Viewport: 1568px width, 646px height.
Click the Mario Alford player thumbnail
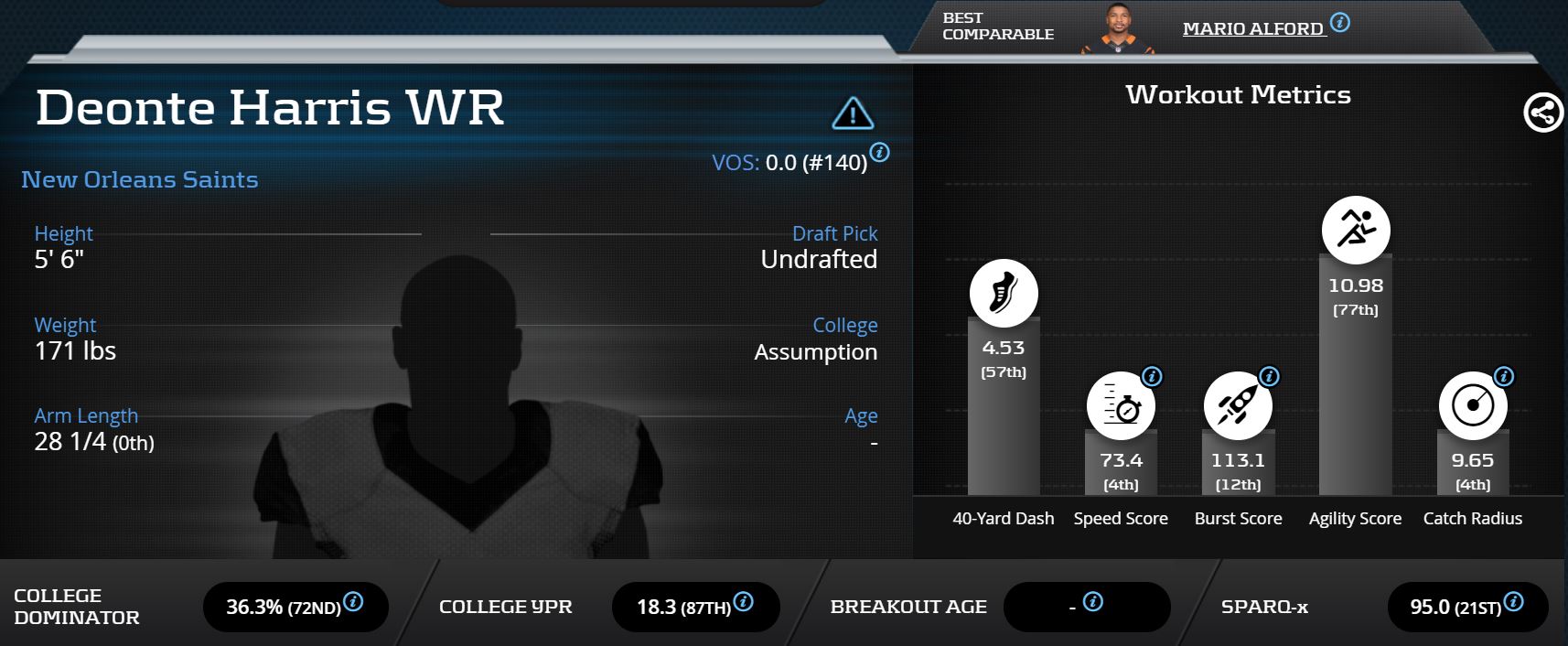1117,29
